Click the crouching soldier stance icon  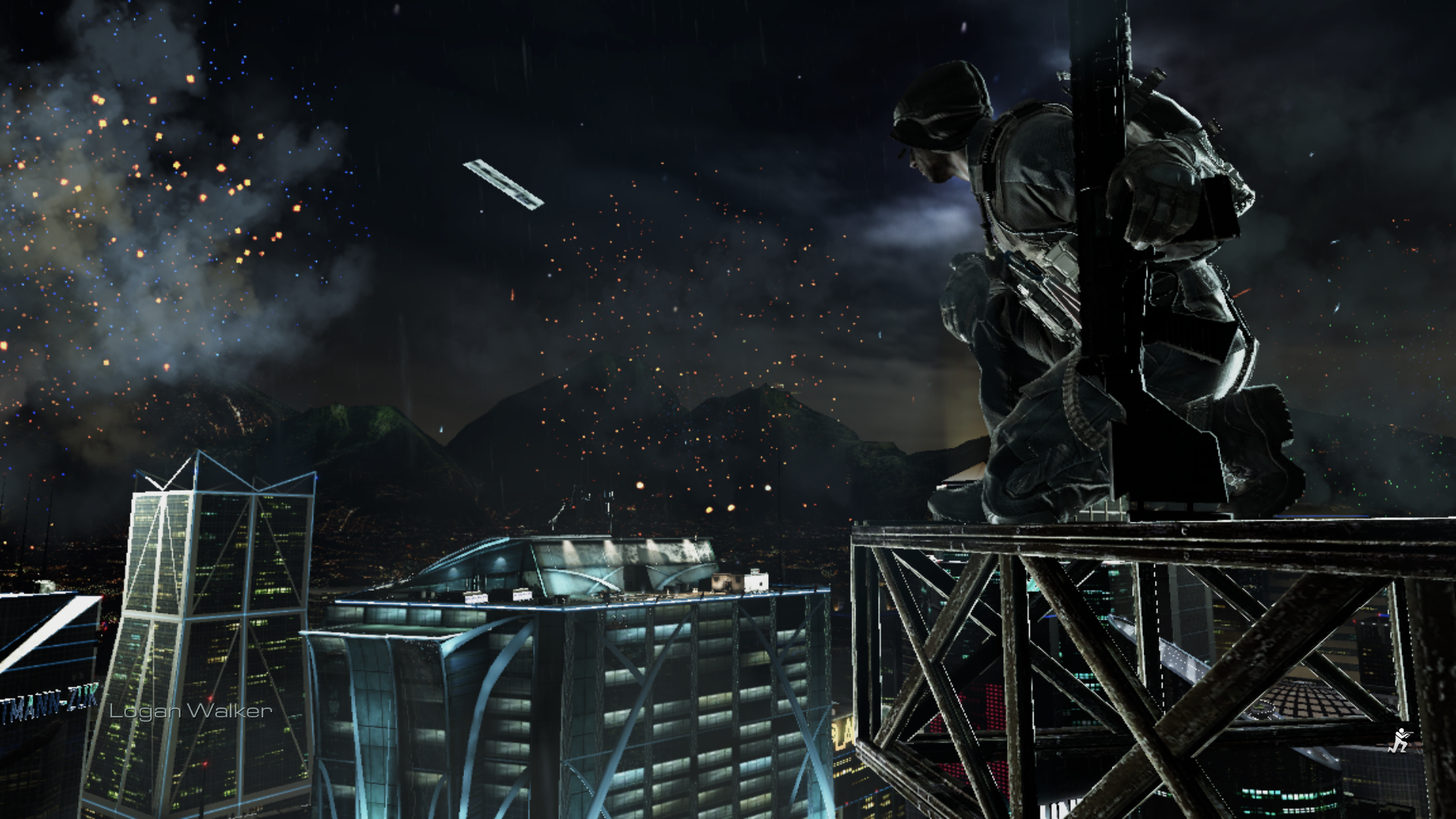[x=1397, y=740]
